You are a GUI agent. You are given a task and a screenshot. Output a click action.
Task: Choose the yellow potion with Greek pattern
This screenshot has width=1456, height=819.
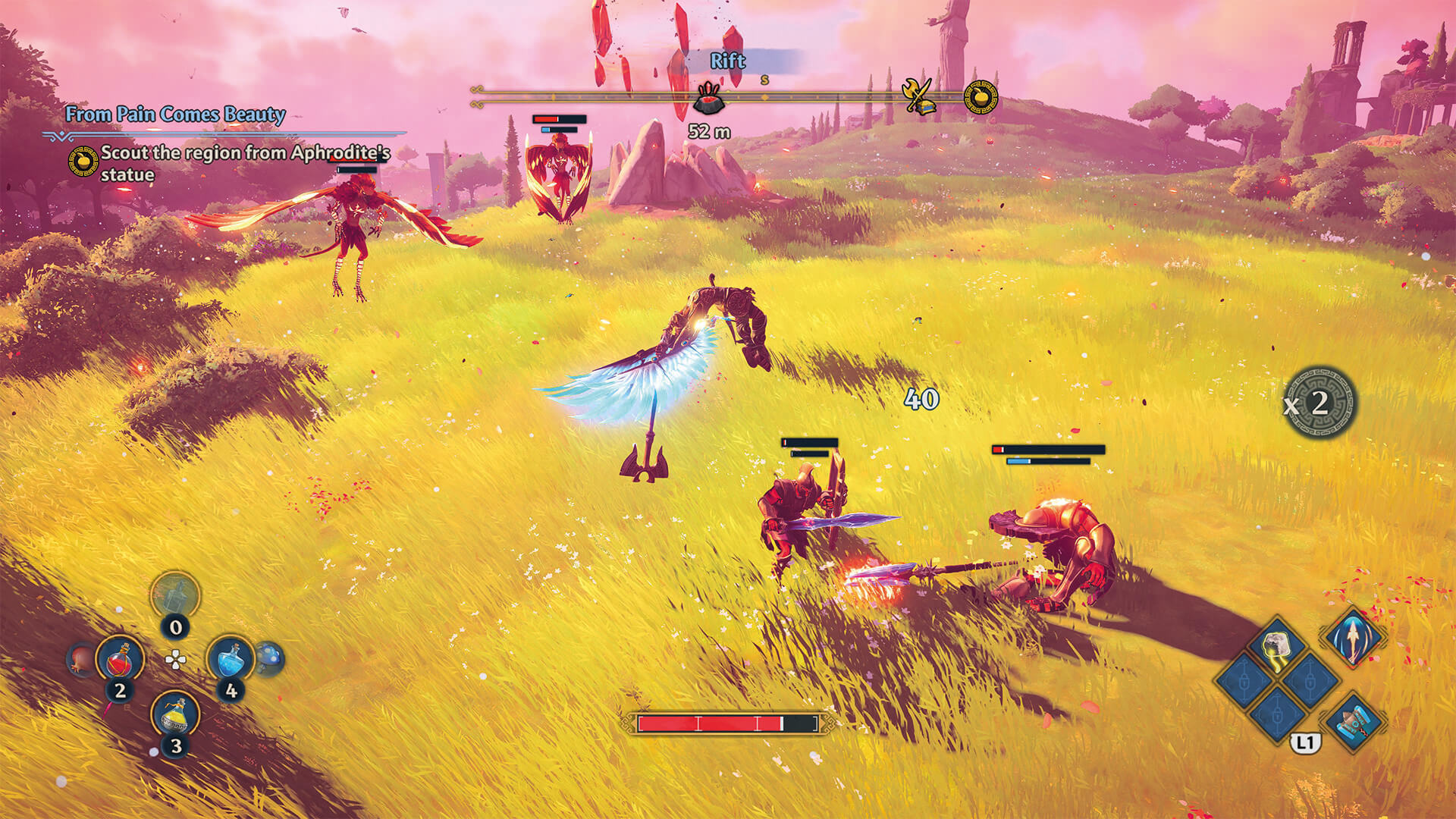[x=175, y=713]
